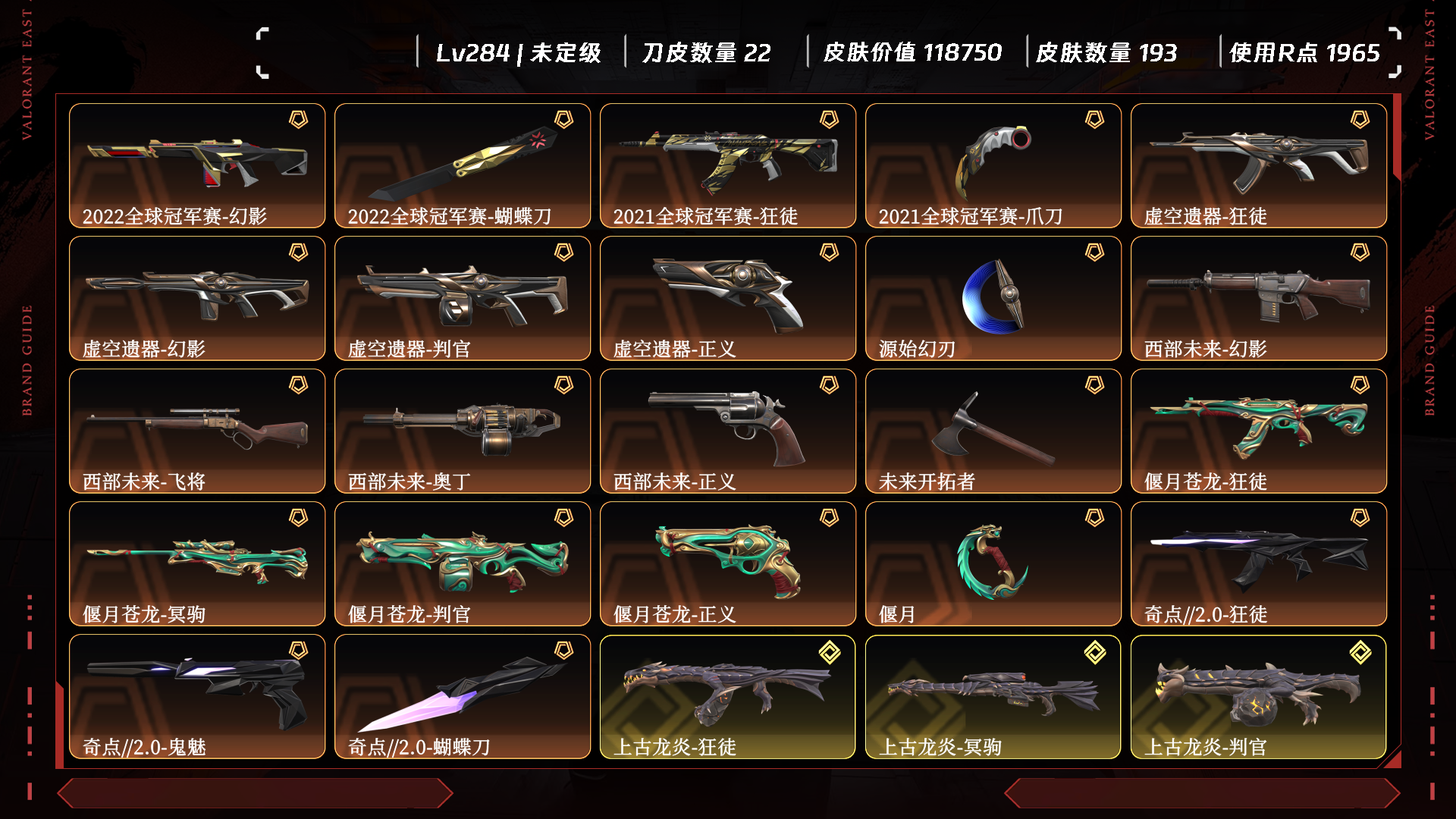The image size is (1456, 819).
Task: Choose the 源始幻刃 blade card
Action: (x=993, y=298)
